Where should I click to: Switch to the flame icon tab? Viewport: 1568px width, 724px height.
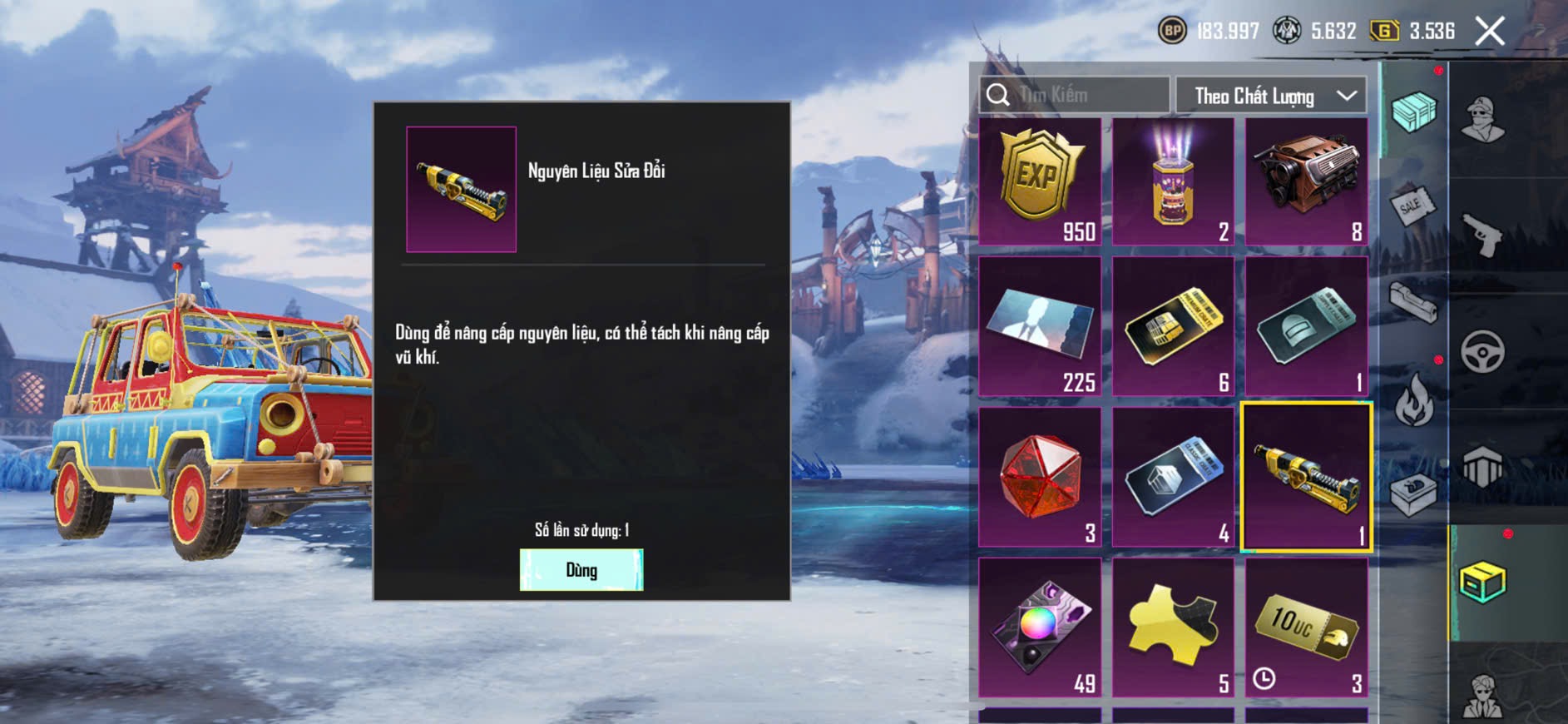point(1413,399)
